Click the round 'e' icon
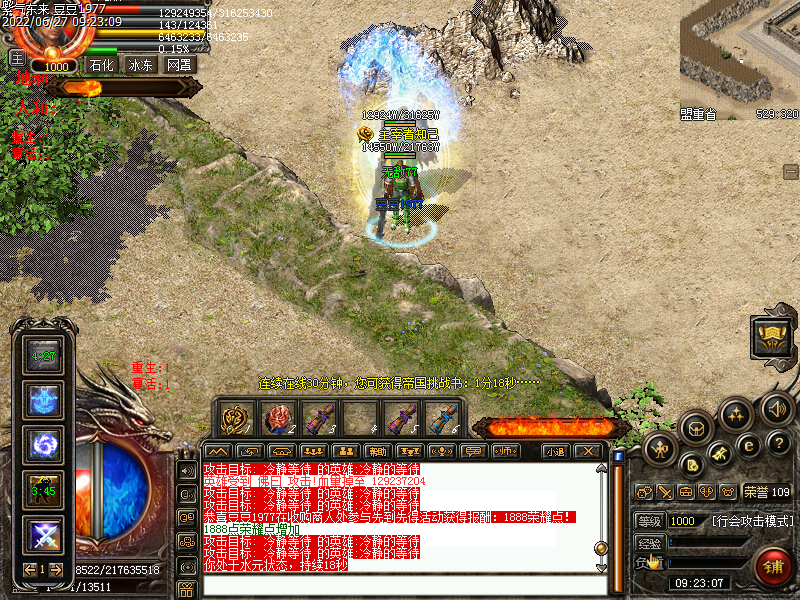 coord(748,445)
